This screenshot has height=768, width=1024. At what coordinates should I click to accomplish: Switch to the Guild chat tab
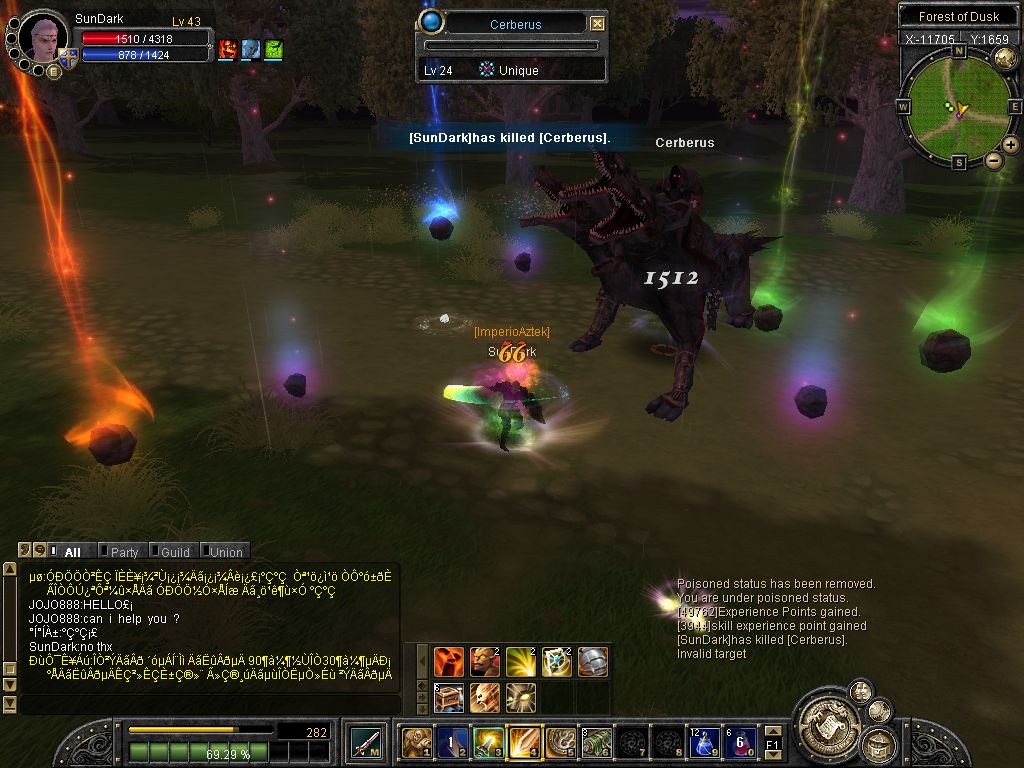(x=175, y=551)
